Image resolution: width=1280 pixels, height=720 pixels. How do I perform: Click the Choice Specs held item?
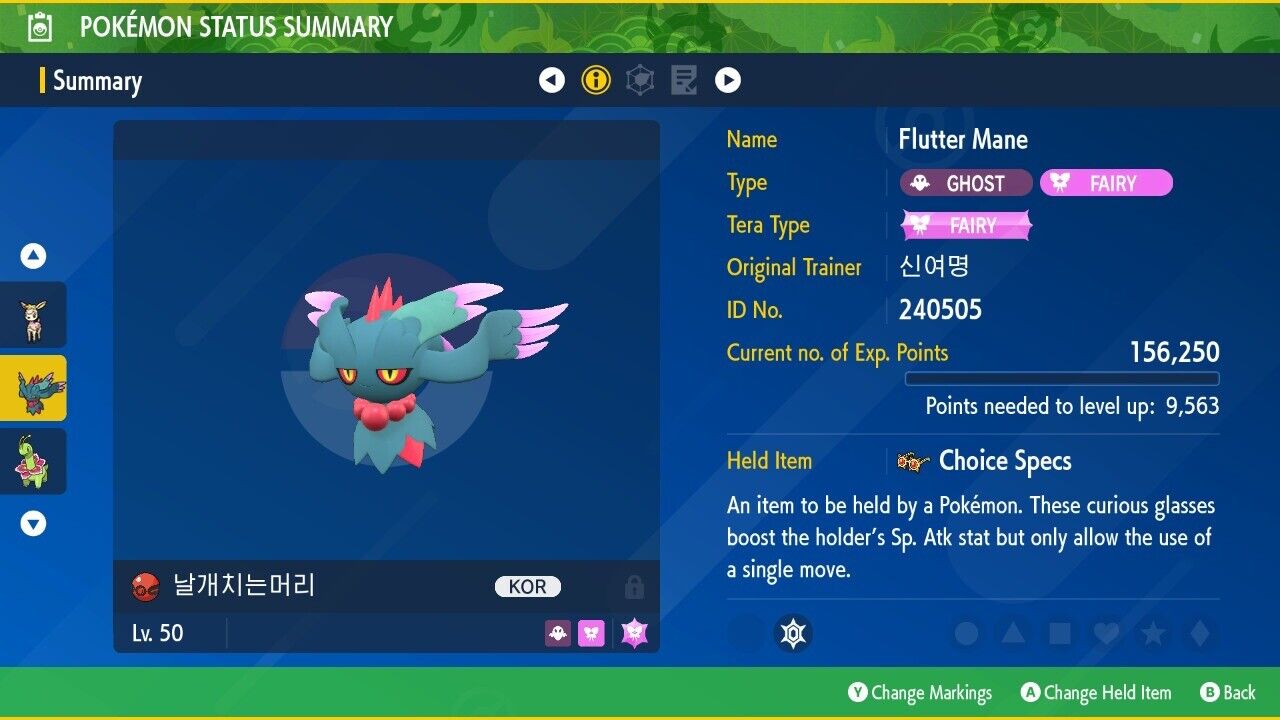pyautogui.click(x=1004, y=461)
